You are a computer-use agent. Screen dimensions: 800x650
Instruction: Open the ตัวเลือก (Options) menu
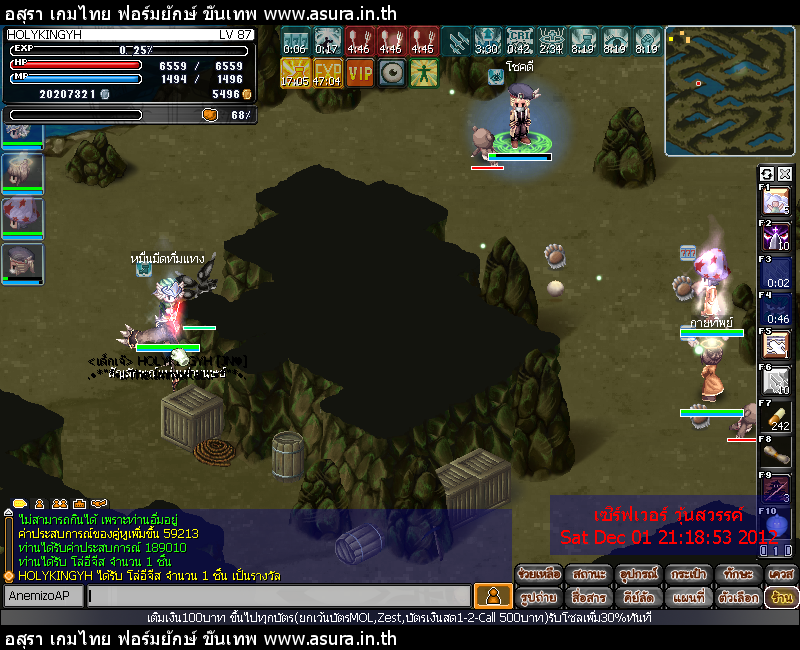click(737, 597)
